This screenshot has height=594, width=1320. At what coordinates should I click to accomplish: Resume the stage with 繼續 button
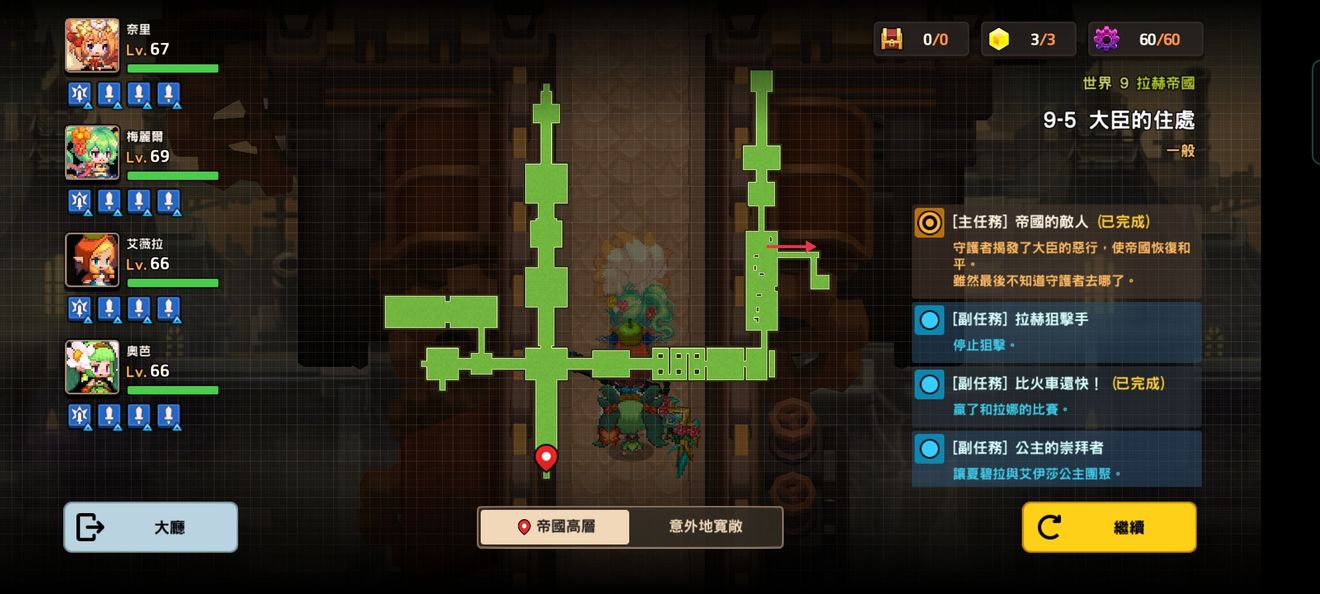click(1108, 527)
